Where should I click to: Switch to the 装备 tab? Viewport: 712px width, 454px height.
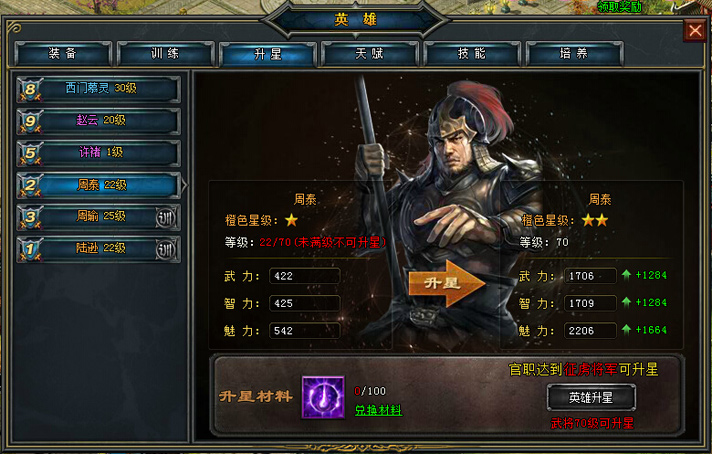[63, 53]
